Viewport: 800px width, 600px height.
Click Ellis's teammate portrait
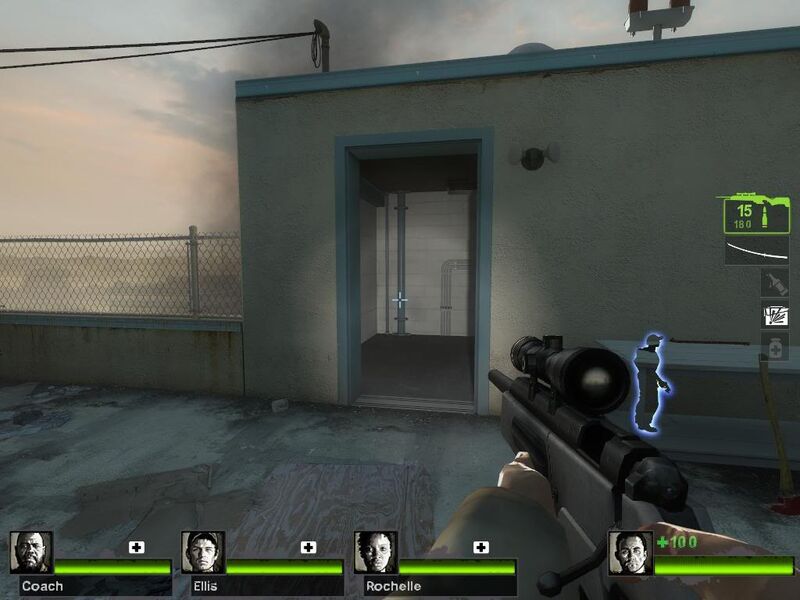pos(203,552)
